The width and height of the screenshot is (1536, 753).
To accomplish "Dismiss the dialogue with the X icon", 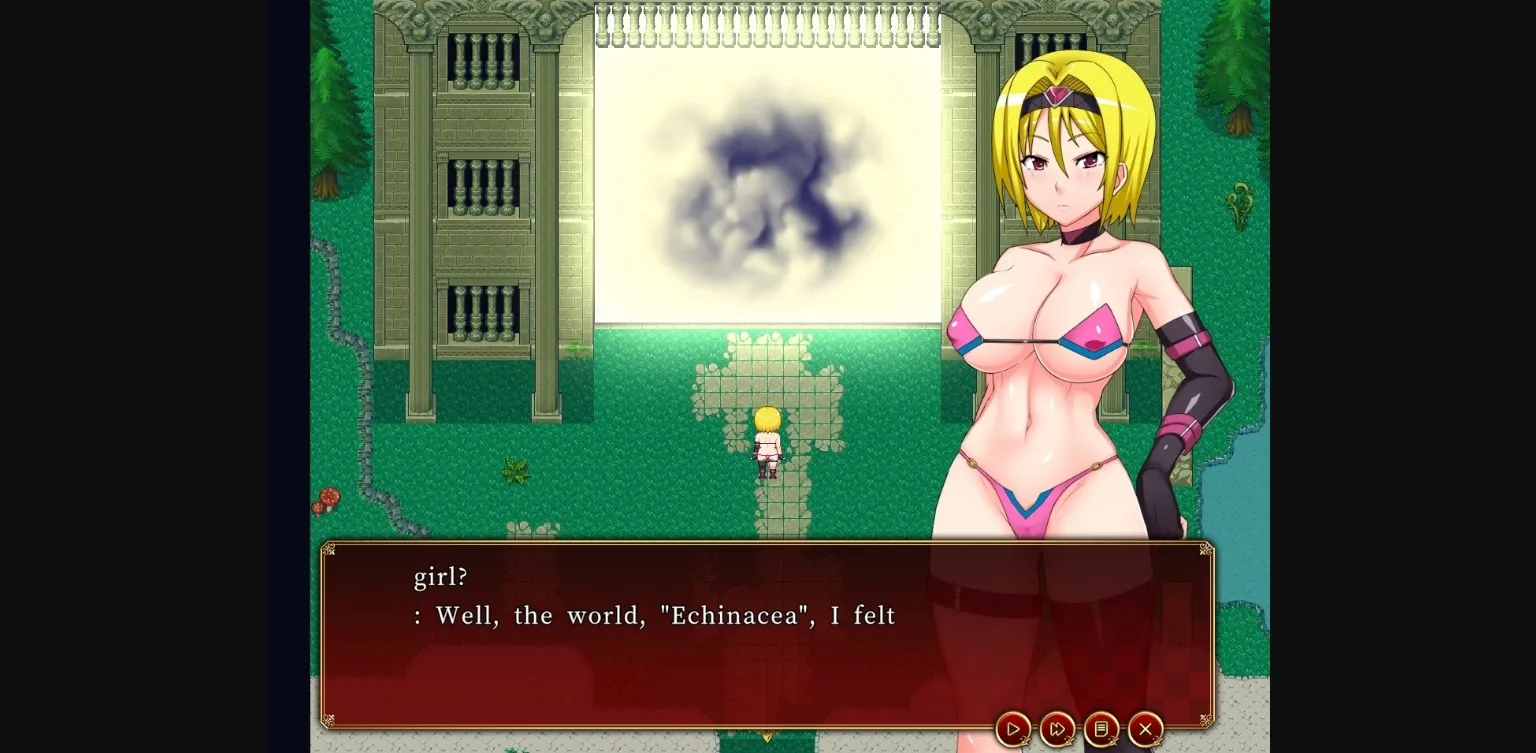I will 1145,729.
